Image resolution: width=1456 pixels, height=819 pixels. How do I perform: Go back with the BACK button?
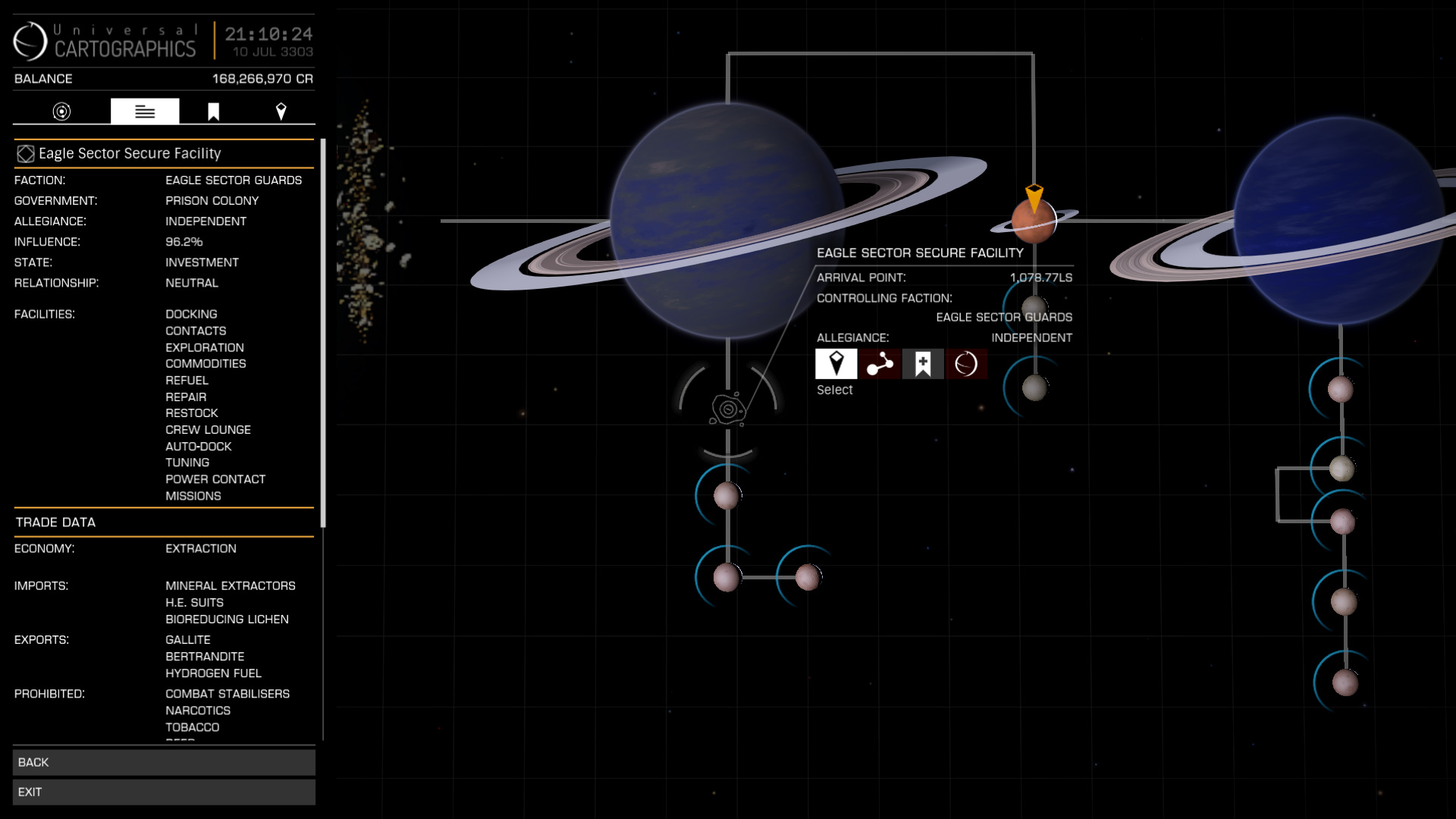click(x=164, y=762)
